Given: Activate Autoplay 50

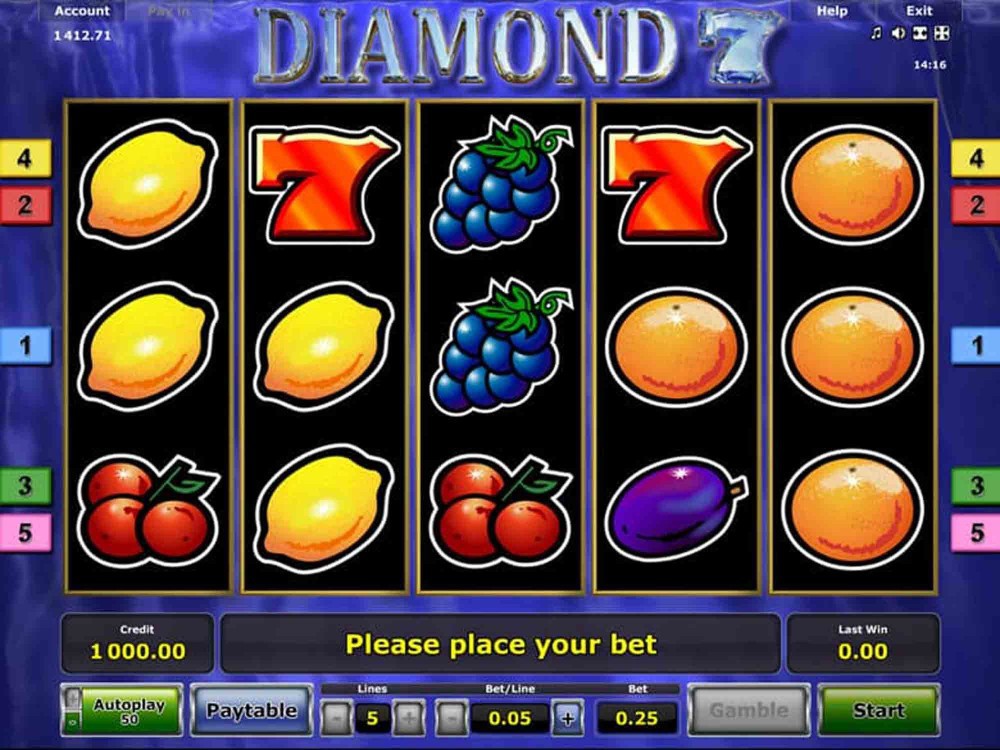Looking at the screenshot, I should pyautogui.click(x=128, y=711).
